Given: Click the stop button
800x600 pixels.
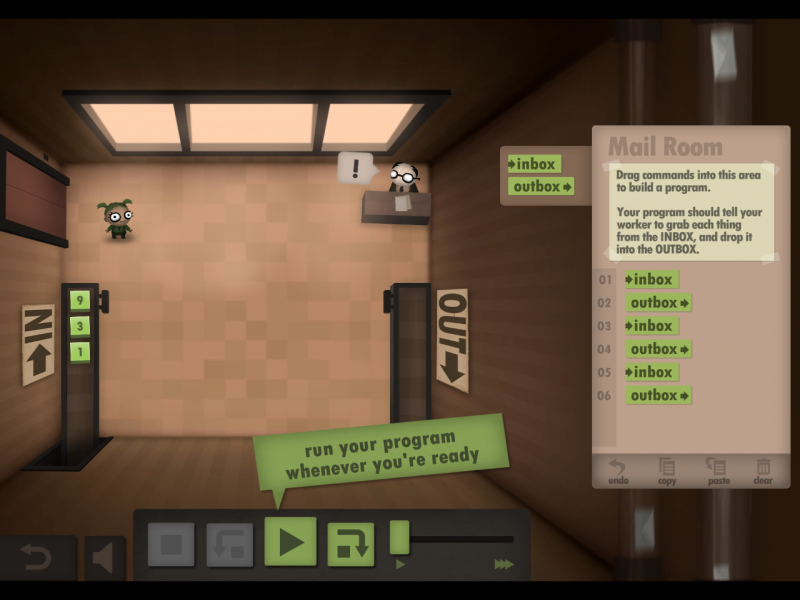Looking at the screenshot, I should (x=171, y=545).
